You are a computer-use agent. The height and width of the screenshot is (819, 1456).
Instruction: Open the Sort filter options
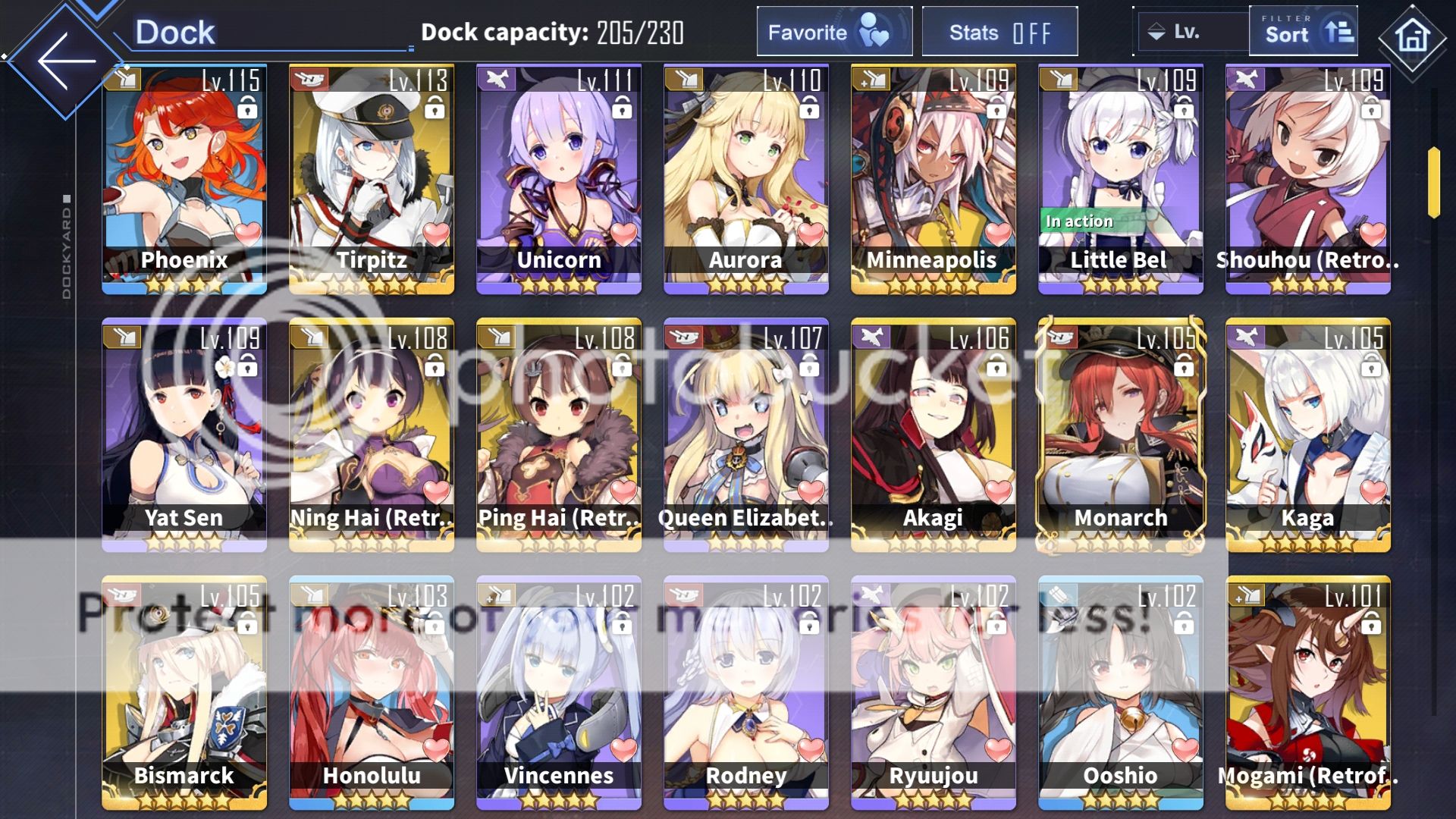[1302, 32]
